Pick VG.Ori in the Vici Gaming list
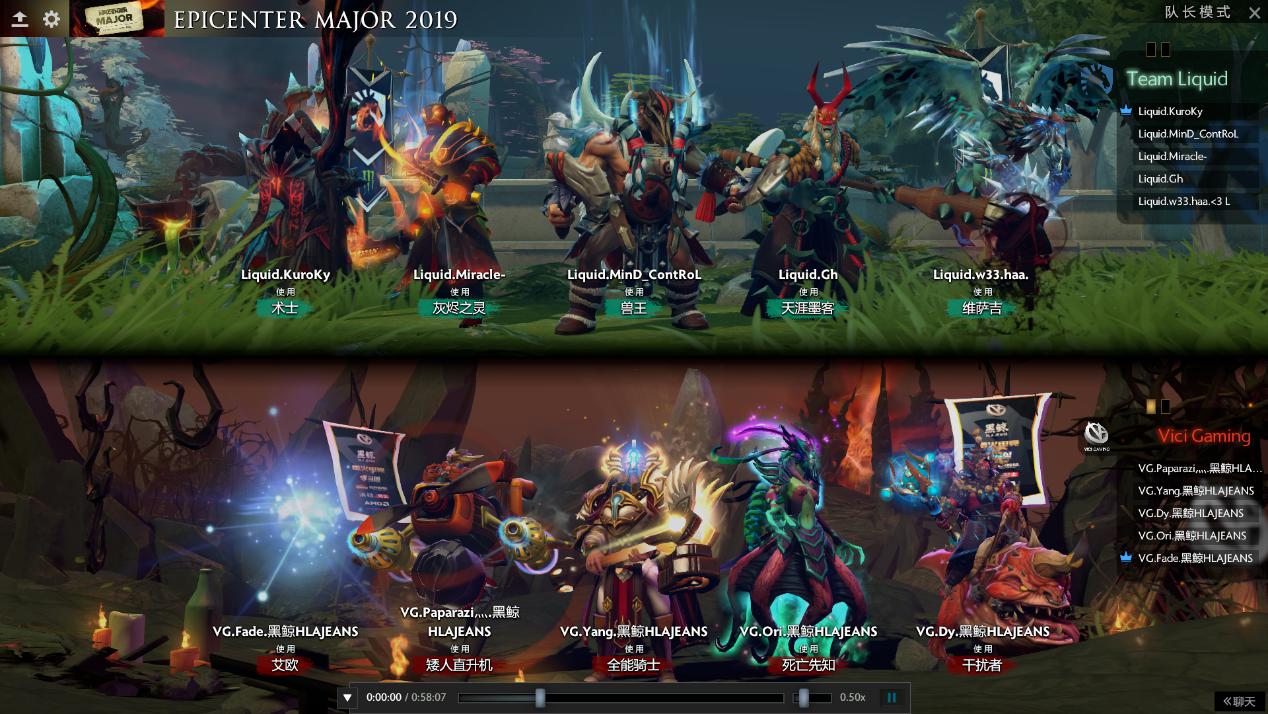Image resolution: width=1268 pixels, height=714 pixels. click(1191, 536)
